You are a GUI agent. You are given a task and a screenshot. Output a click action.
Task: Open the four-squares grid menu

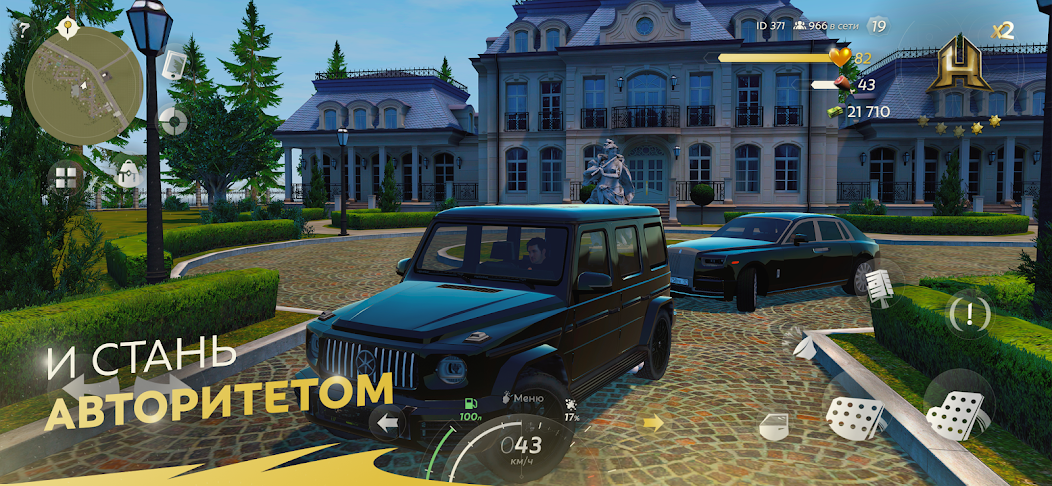[65, 178]
